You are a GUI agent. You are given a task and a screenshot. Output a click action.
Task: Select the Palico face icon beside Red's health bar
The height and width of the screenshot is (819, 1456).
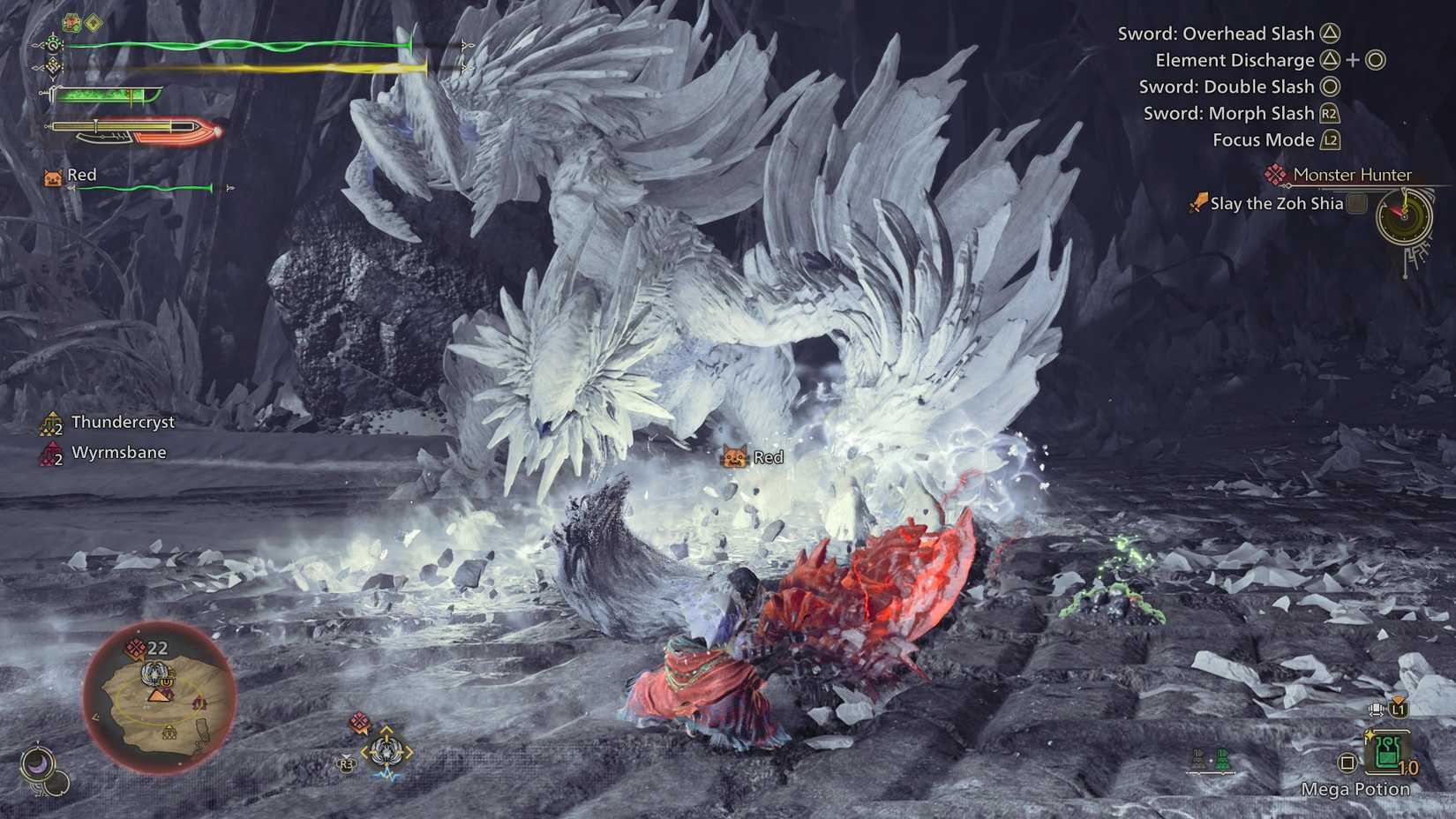(53, 176)
